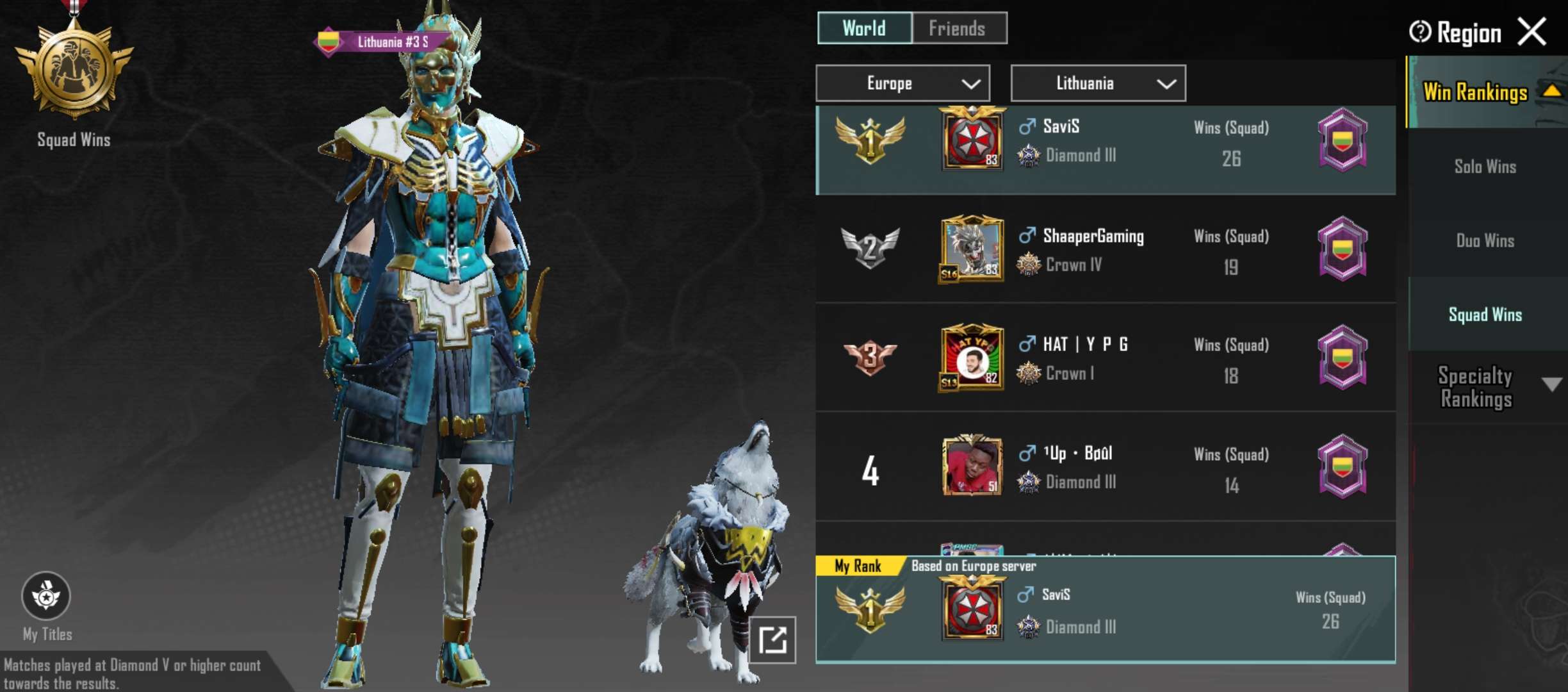Select HAT | Y P G's ranking row

pos(1105,358)
